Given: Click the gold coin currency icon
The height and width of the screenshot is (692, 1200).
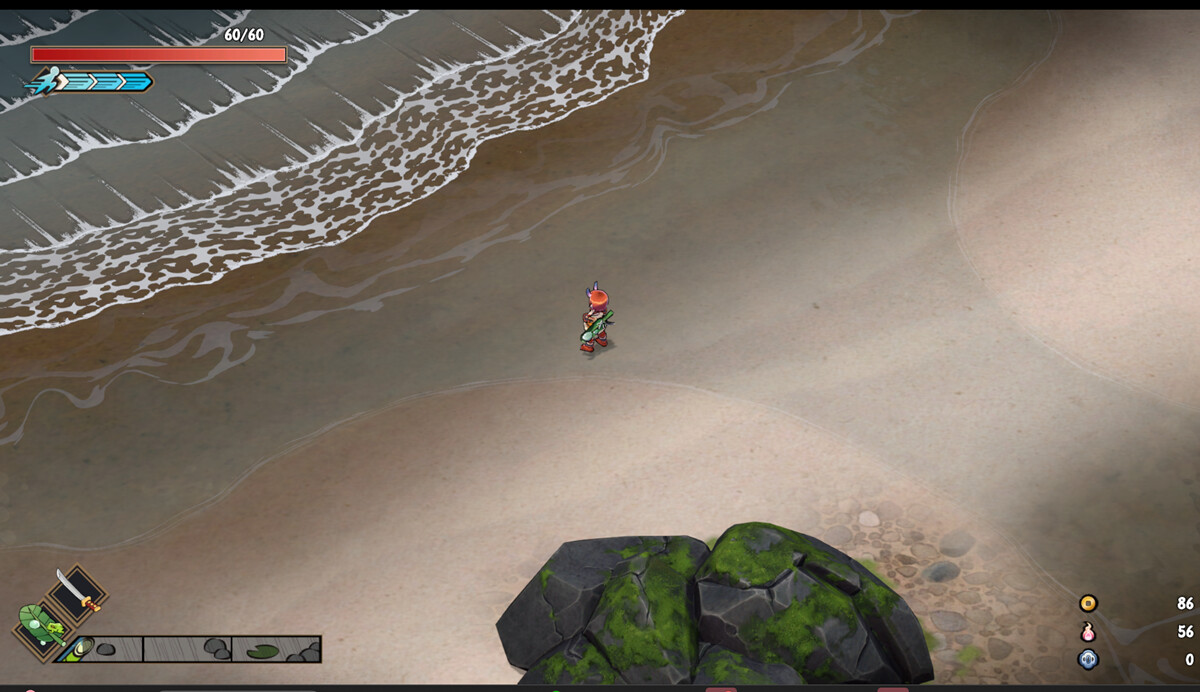Looking at the screenshot, I should point(1088,603).
